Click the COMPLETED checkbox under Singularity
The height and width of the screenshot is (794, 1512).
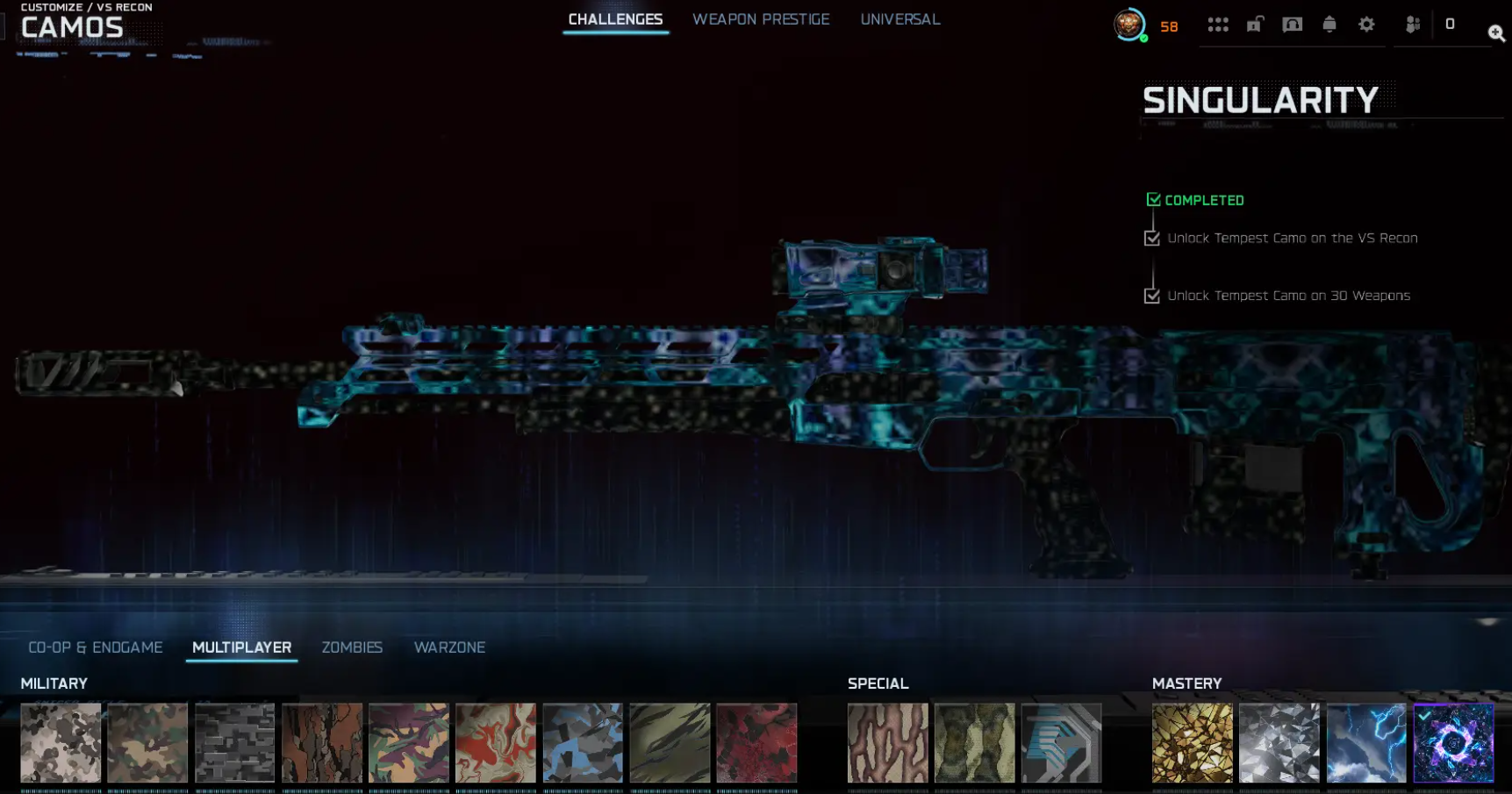[1153, 199]
